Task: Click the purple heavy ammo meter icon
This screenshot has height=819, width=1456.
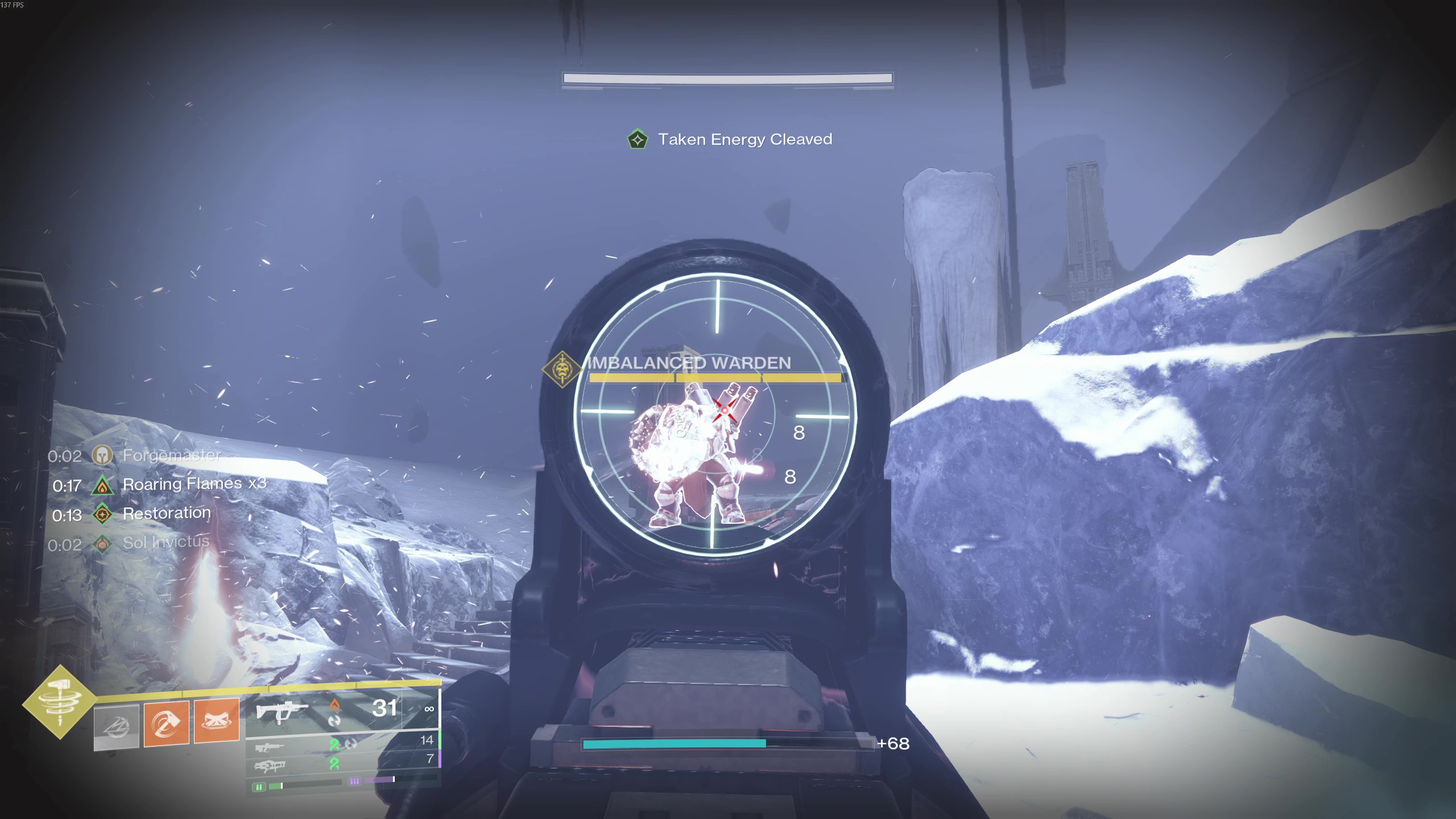Action: (354, 781)
